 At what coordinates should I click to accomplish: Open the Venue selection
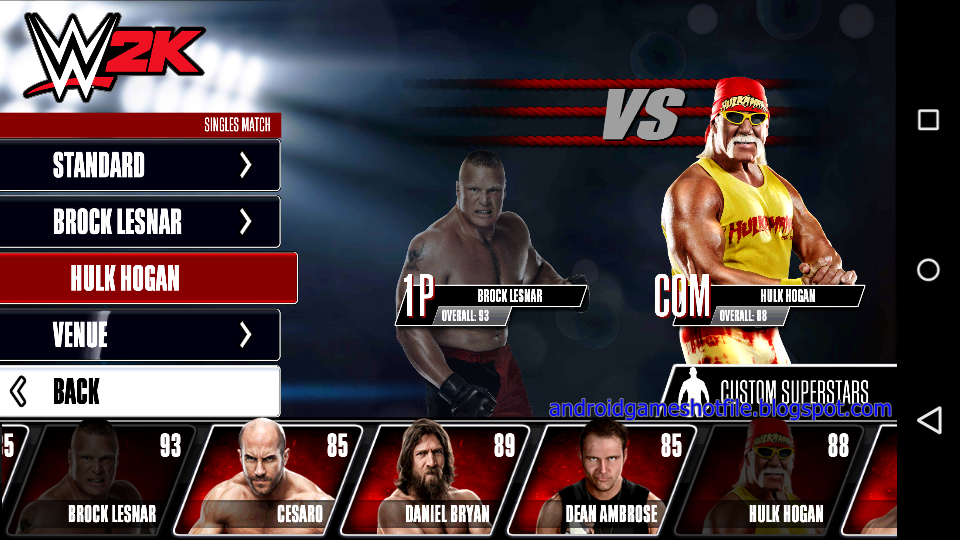[140, 335]
